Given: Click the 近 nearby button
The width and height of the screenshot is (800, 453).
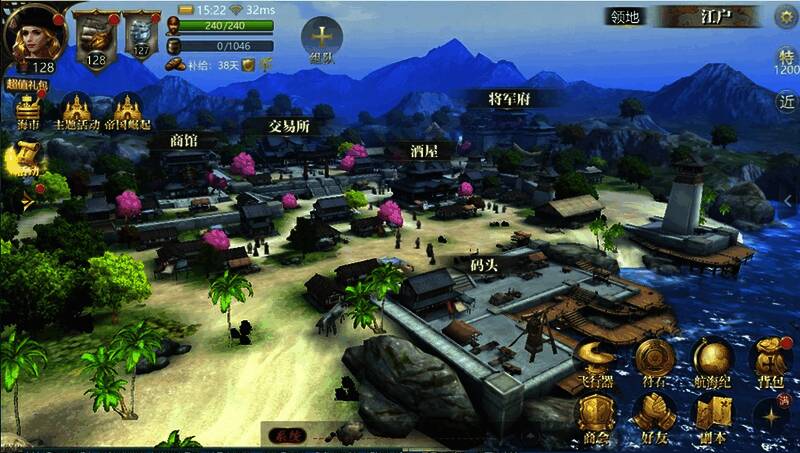Looking at the screenshot, I should click(787, 102).
